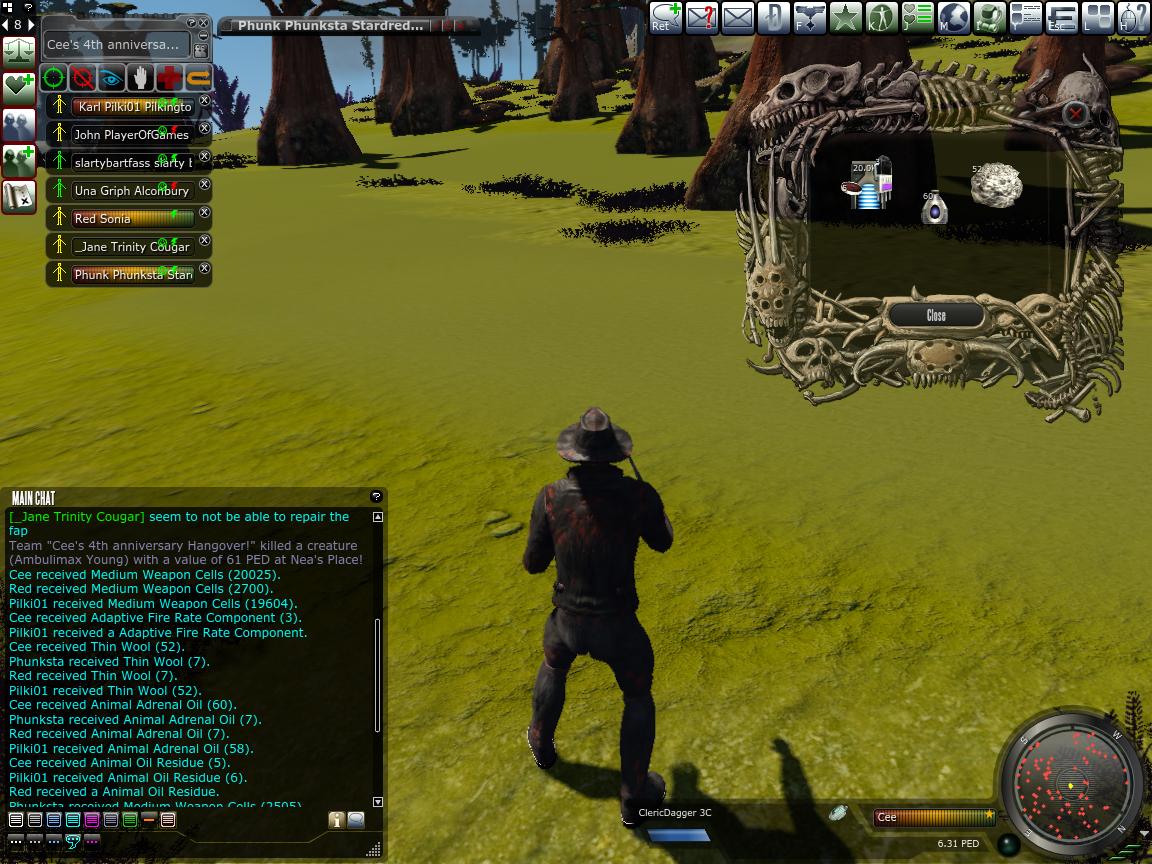
Task: Select the magenta chat channel filter
Action: 92,820
